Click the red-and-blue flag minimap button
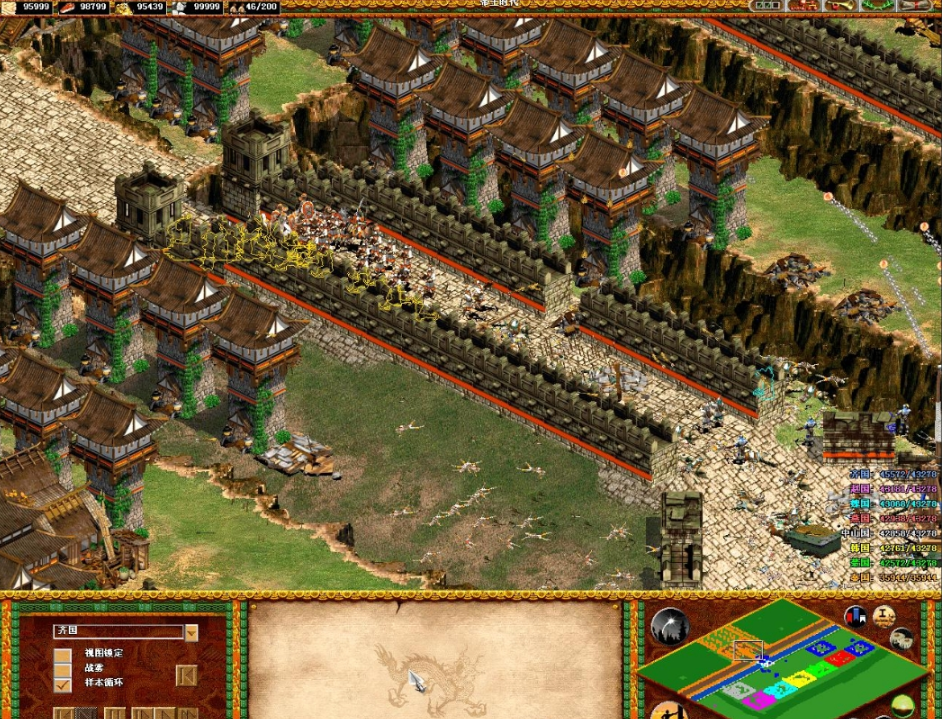Viewport: 942px width, 719px height. point(855,616)
